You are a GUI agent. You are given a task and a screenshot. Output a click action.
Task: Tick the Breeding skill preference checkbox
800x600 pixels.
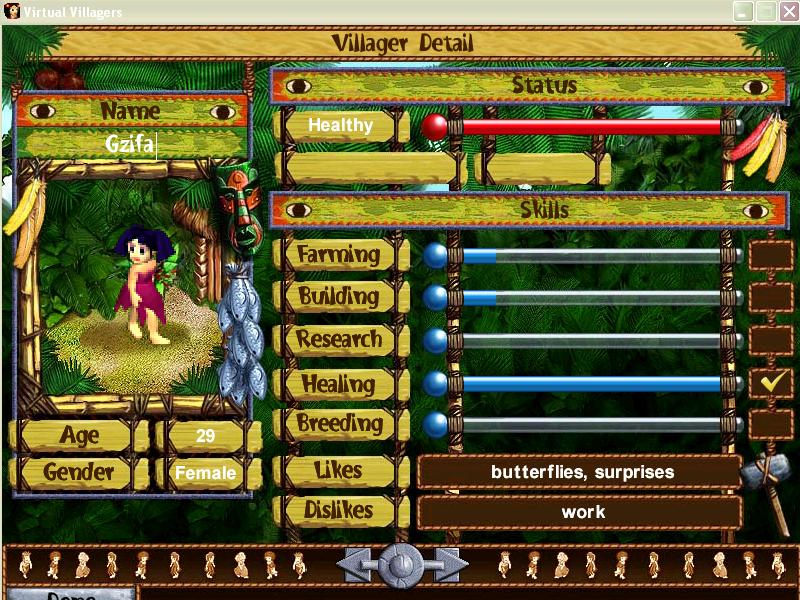point(770,424)
